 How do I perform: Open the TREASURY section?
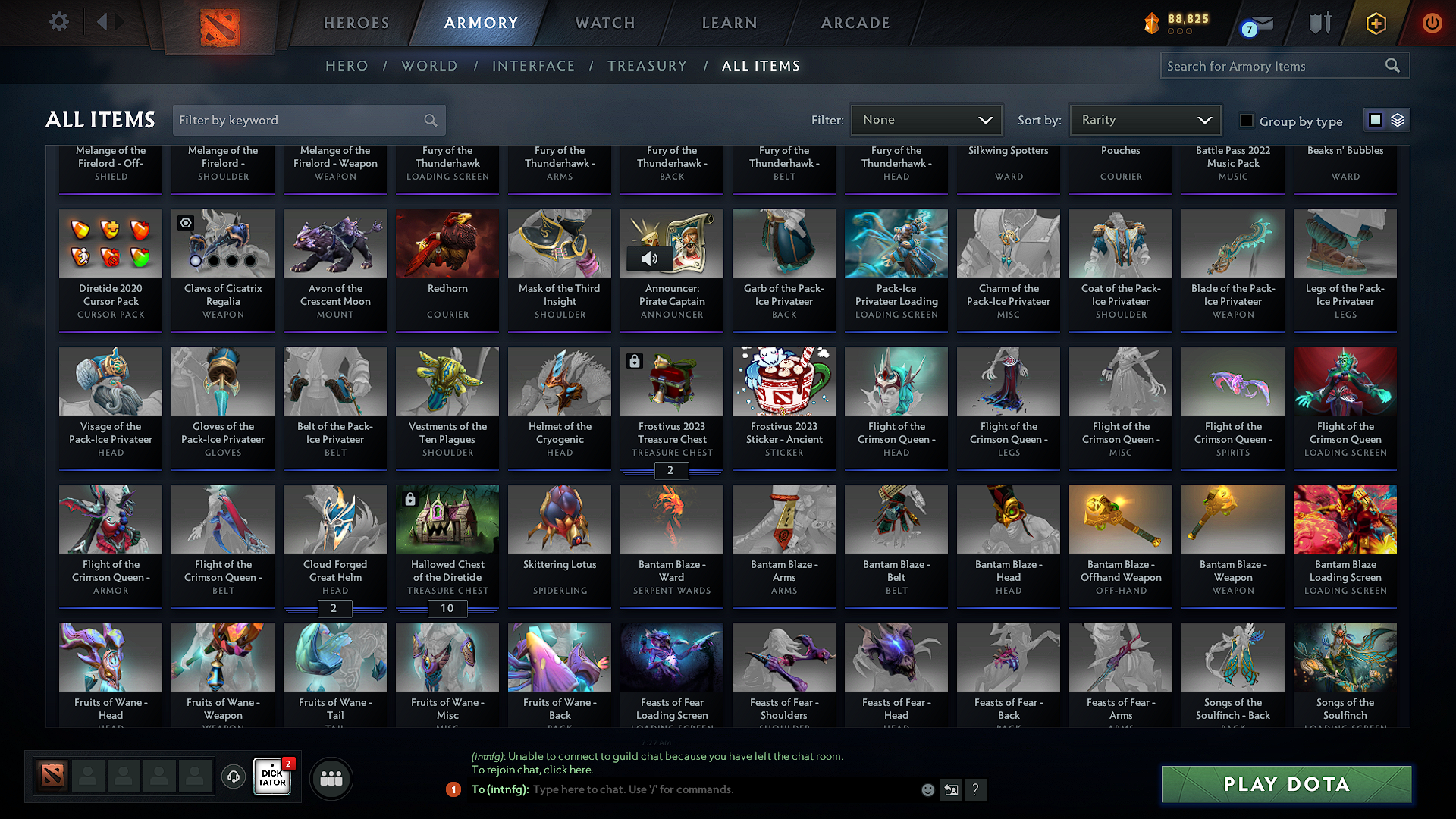tap(648, 66)
